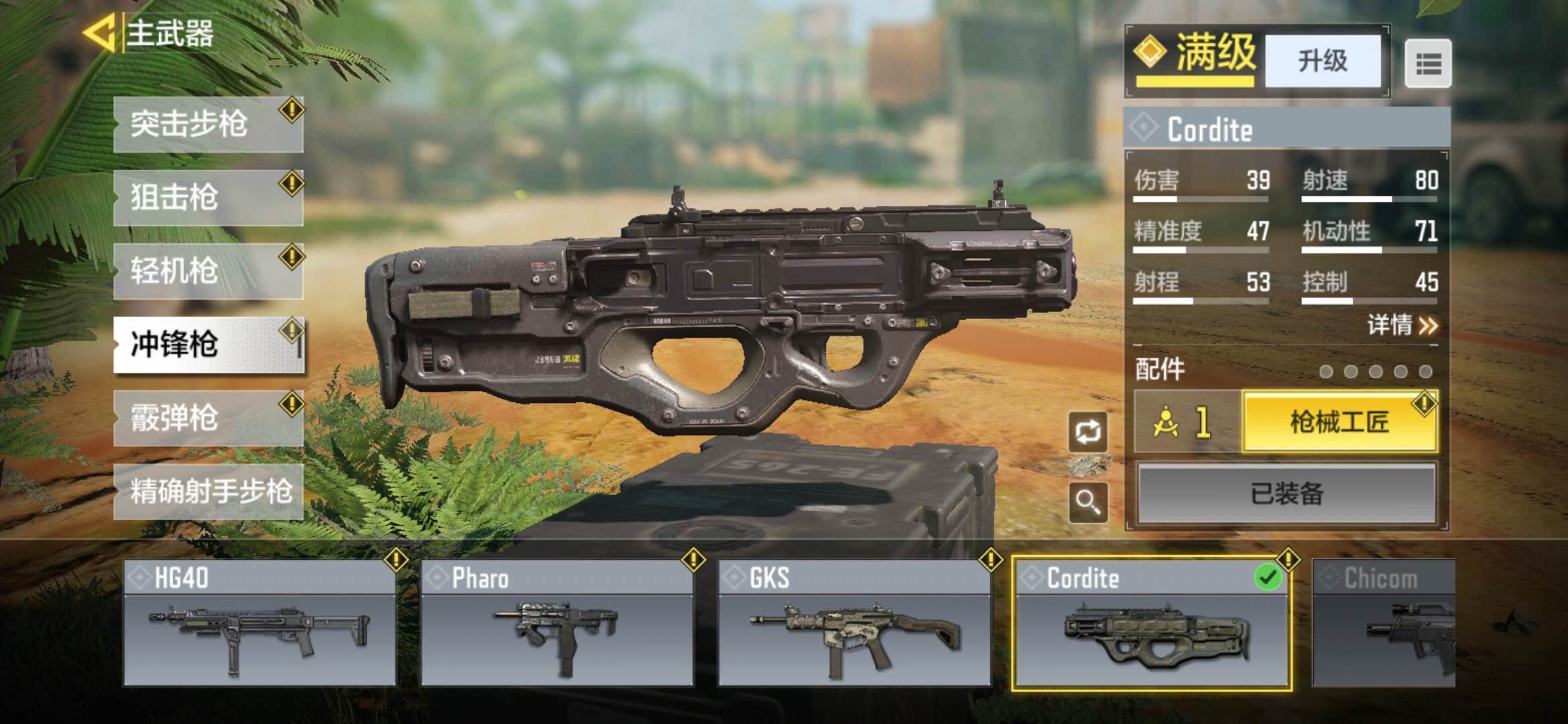Viewport: 1568px width, 724px height.
Task: Pick the GKS weapon card
Action: pos(854,623)
